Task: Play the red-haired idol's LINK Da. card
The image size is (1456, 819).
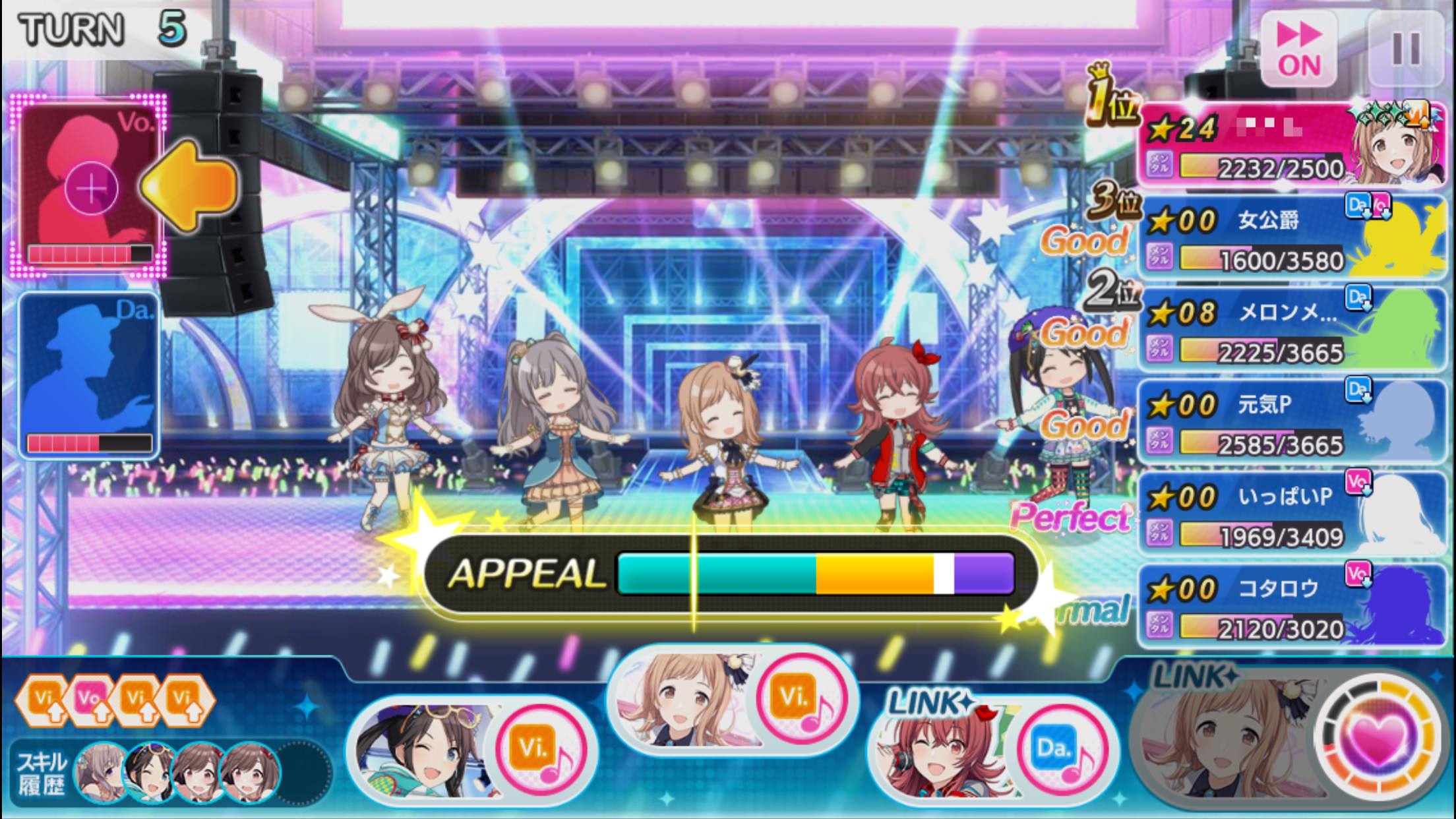Action: tap(992, 750)
